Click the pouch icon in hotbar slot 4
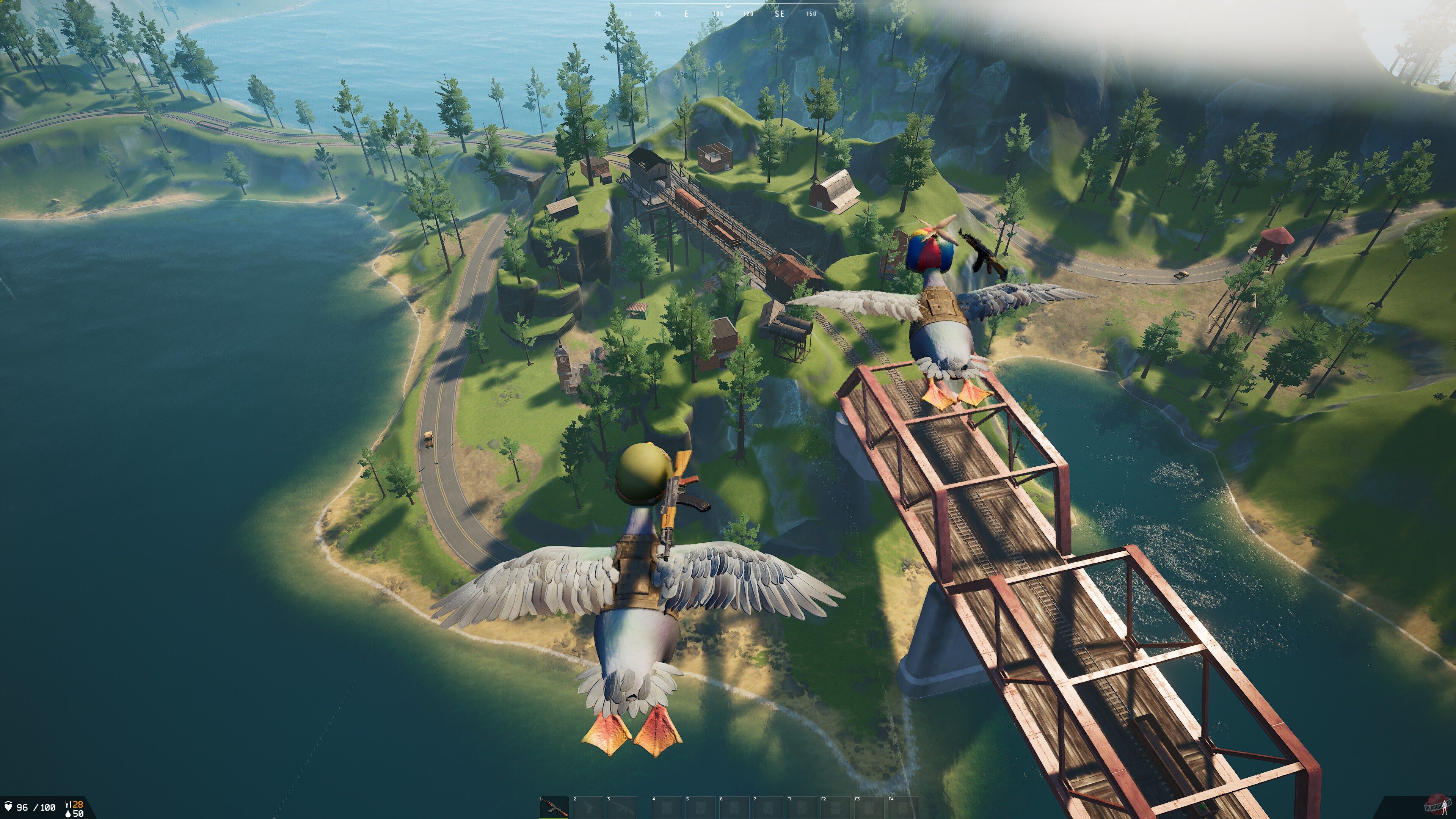Screen dimensions: 1456x819 667,807
